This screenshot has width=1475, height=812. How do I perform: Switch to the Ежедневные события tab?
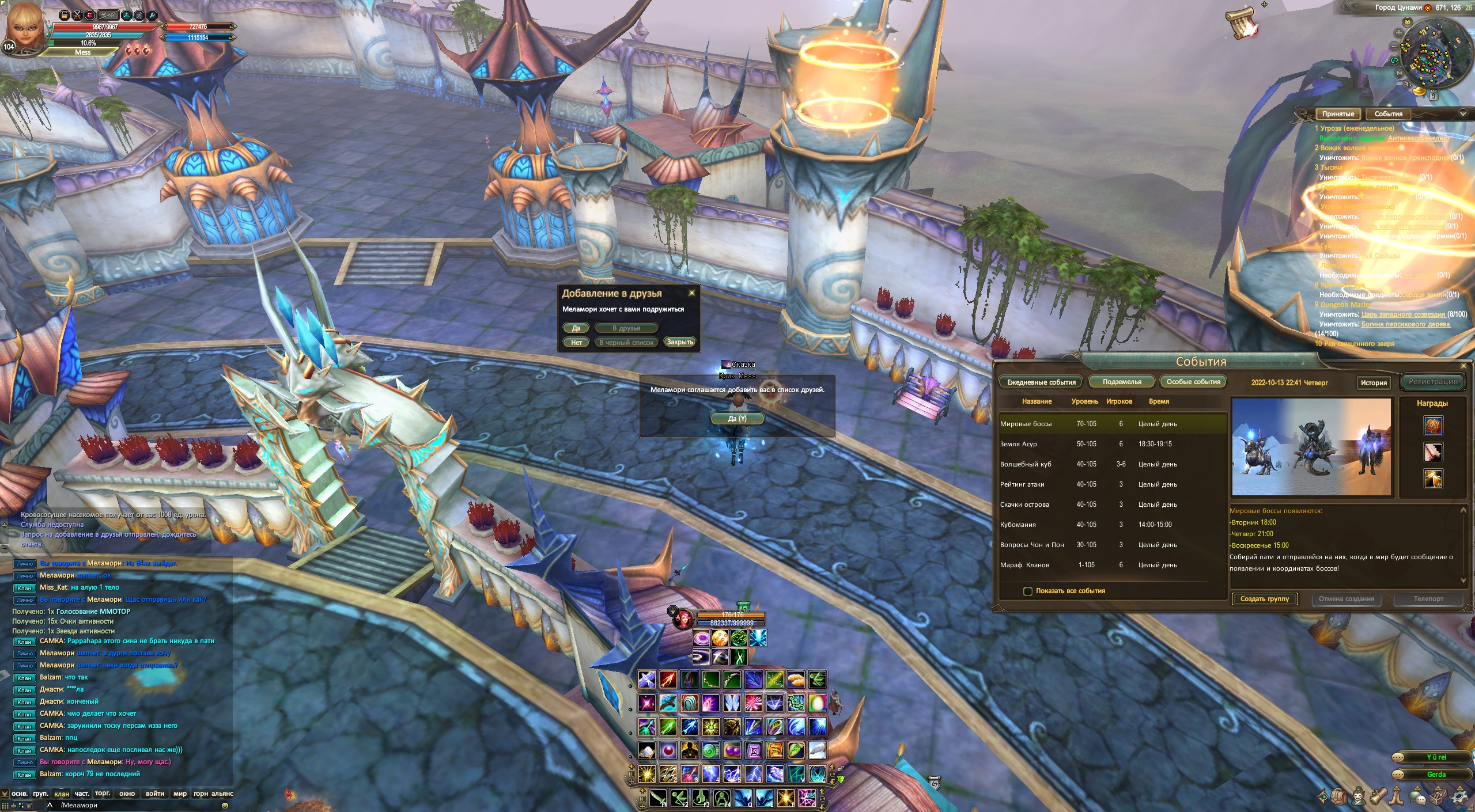(x=1041, y=382)
